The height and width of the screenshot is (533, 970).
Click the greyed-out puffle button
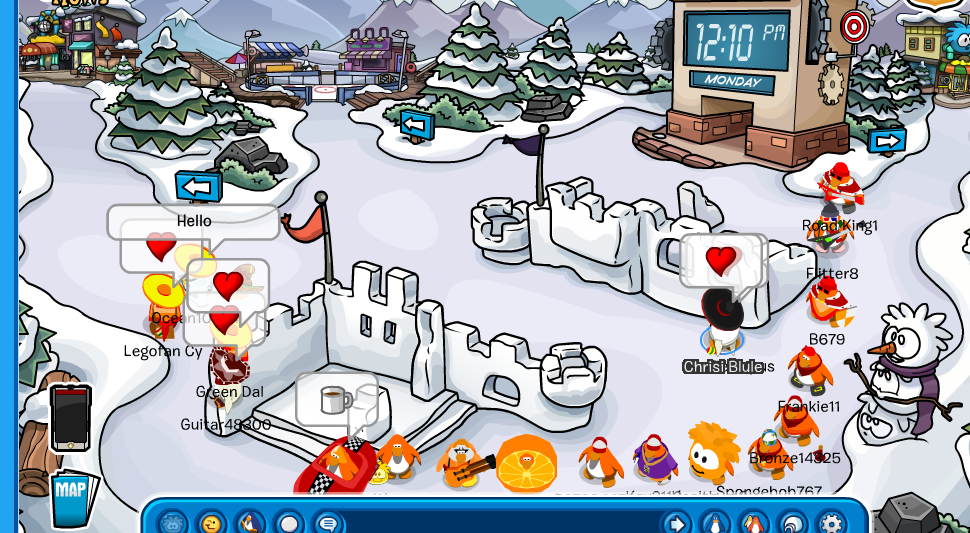[x=172, y=523]
